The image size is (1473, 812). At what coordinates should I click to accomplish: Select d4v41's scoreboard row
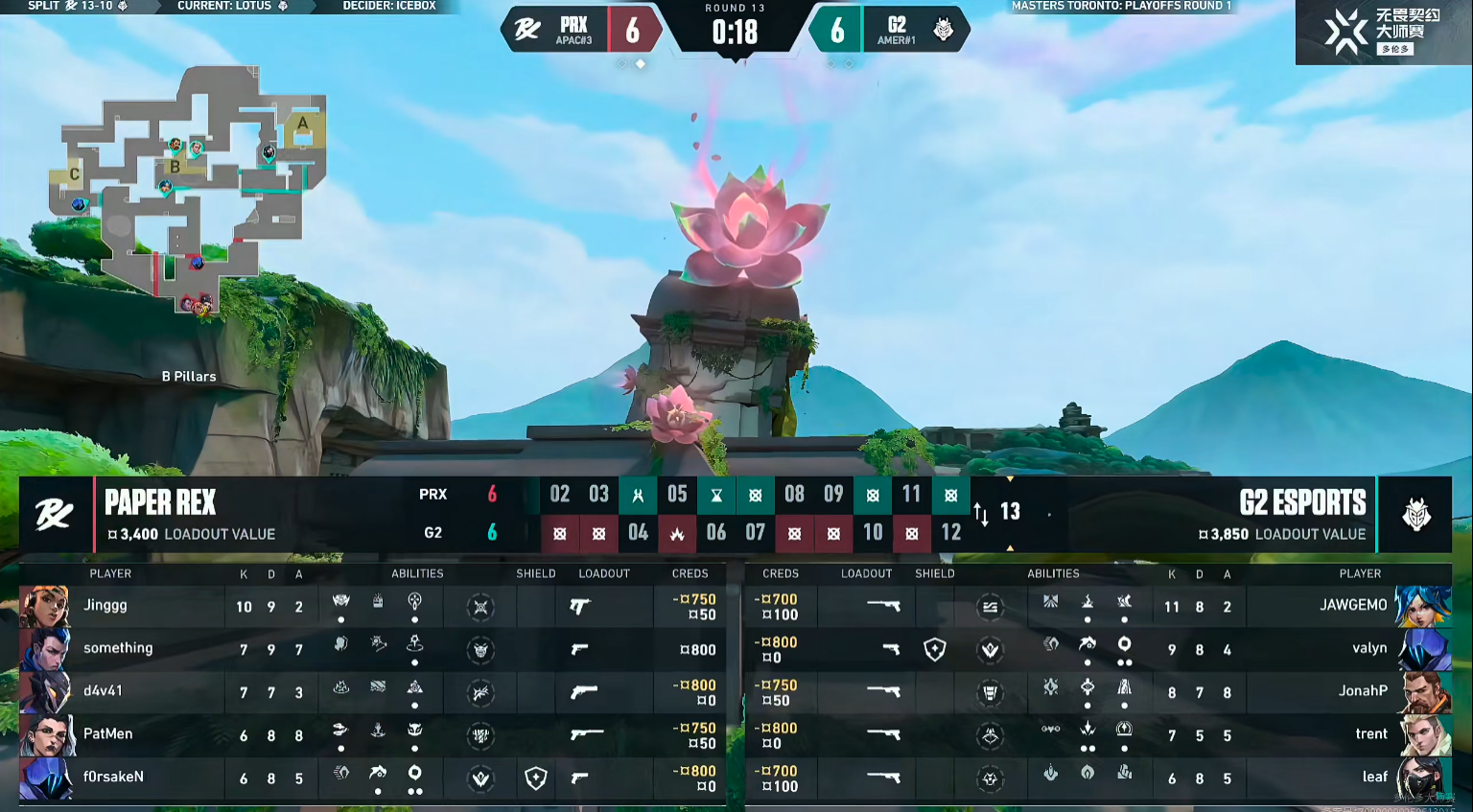[x=103, y=691]
